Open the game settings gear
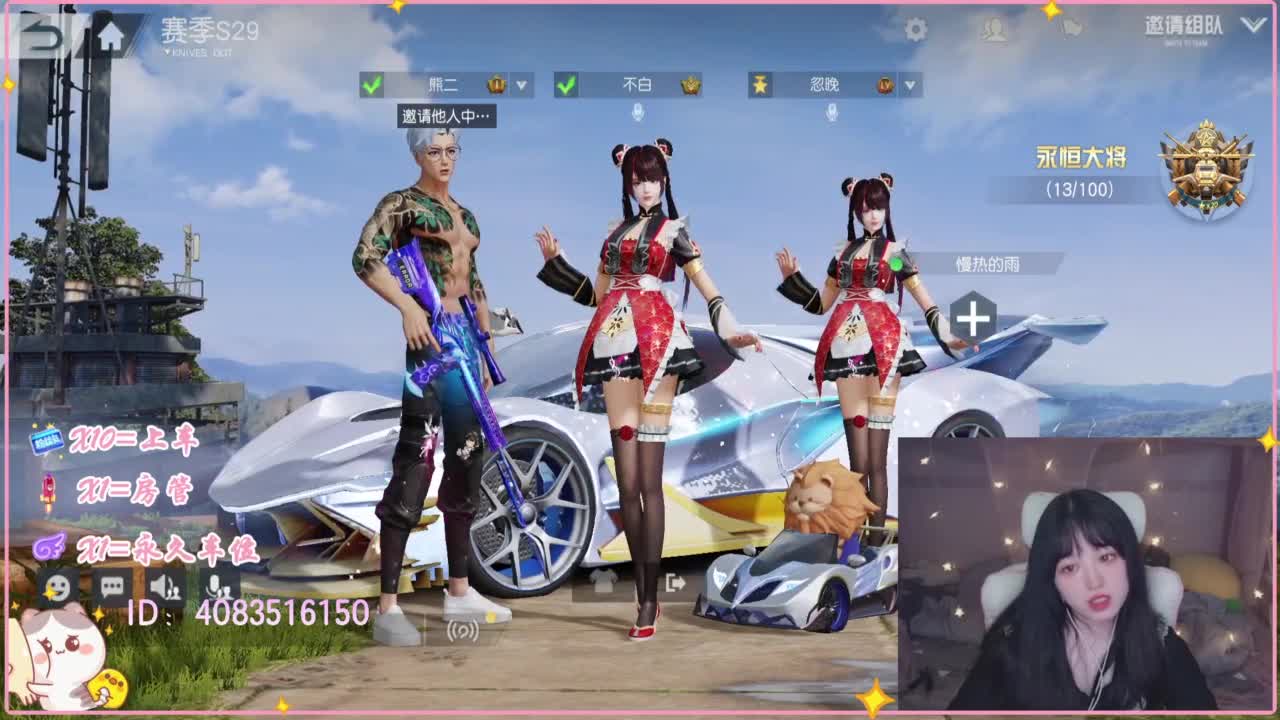 pos(916,28)
